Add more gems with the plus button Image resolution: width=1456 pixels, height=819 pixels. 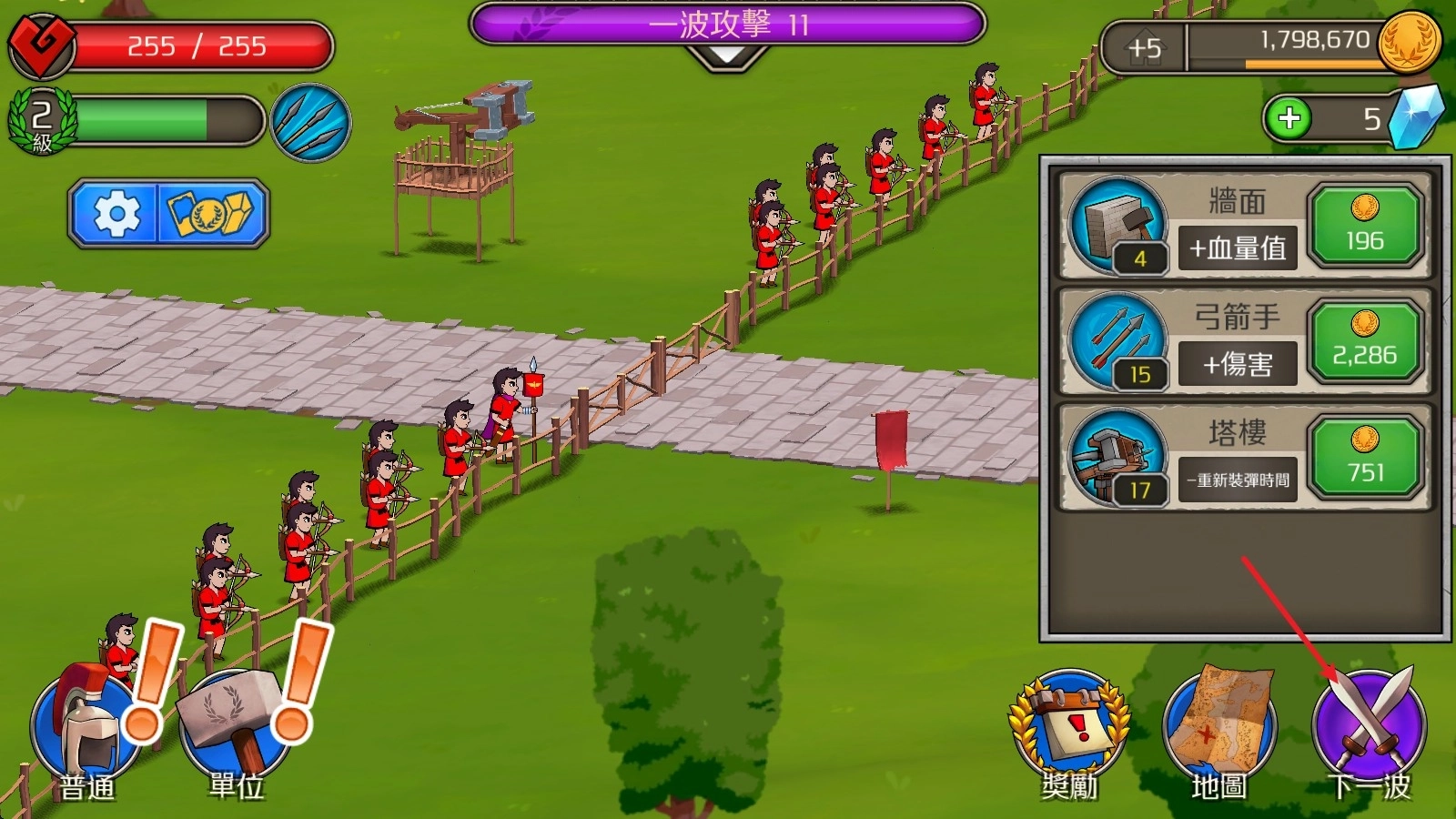point(1289,118)
